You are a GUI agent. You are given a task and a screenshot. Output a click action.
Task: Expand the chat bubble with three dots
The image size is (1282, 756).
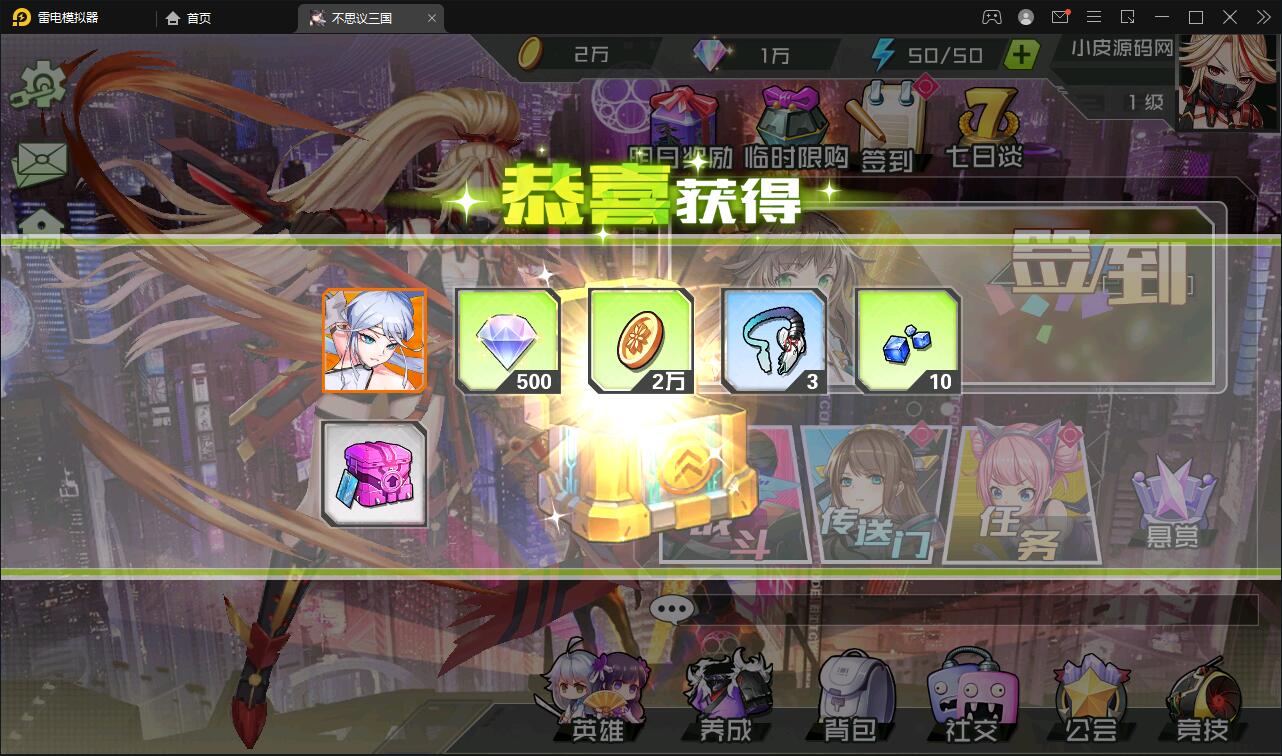click(x=673, y=608)
